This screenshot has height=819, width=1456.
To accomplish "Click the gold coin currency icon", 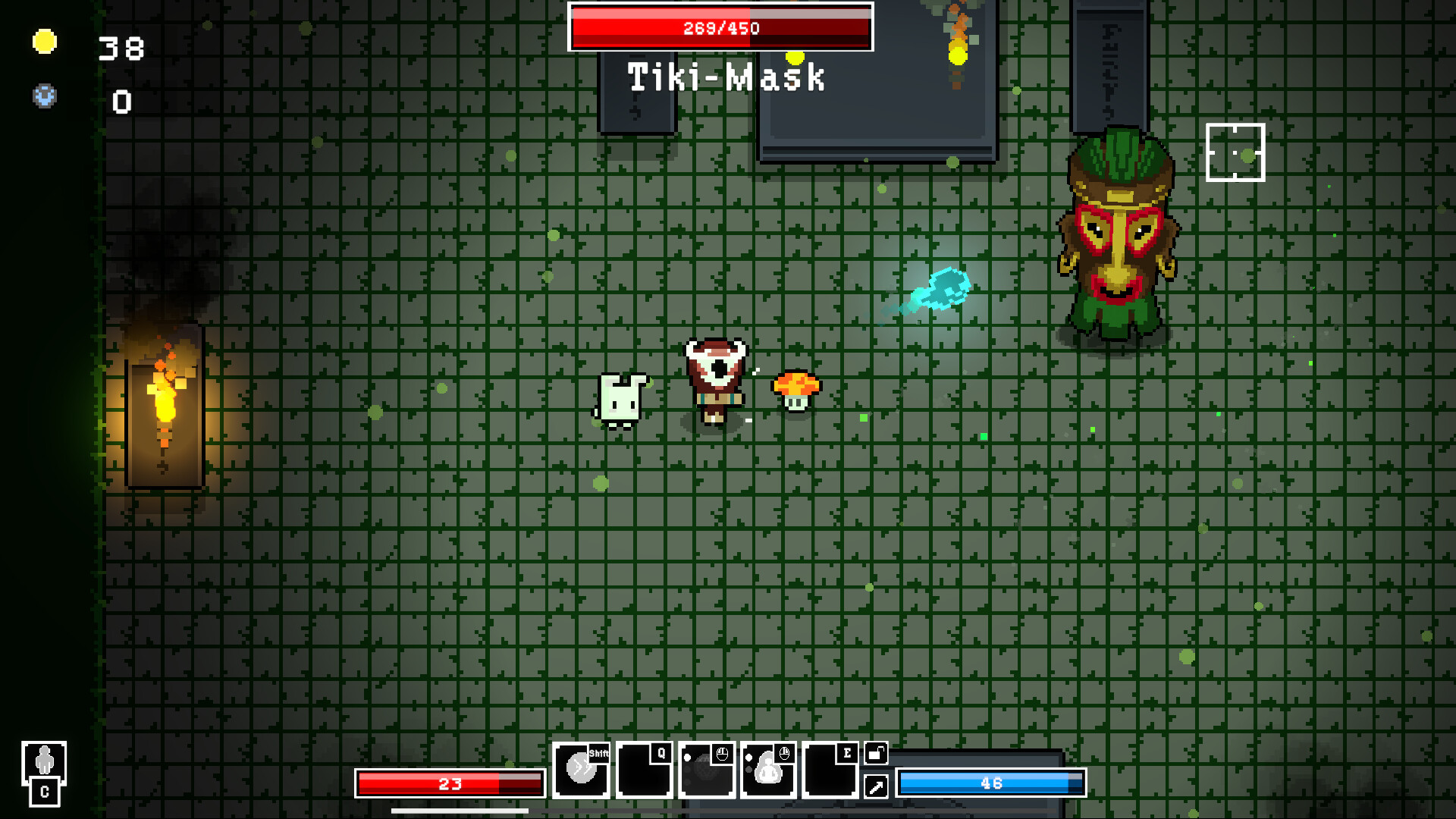I will tap(43, 42).
